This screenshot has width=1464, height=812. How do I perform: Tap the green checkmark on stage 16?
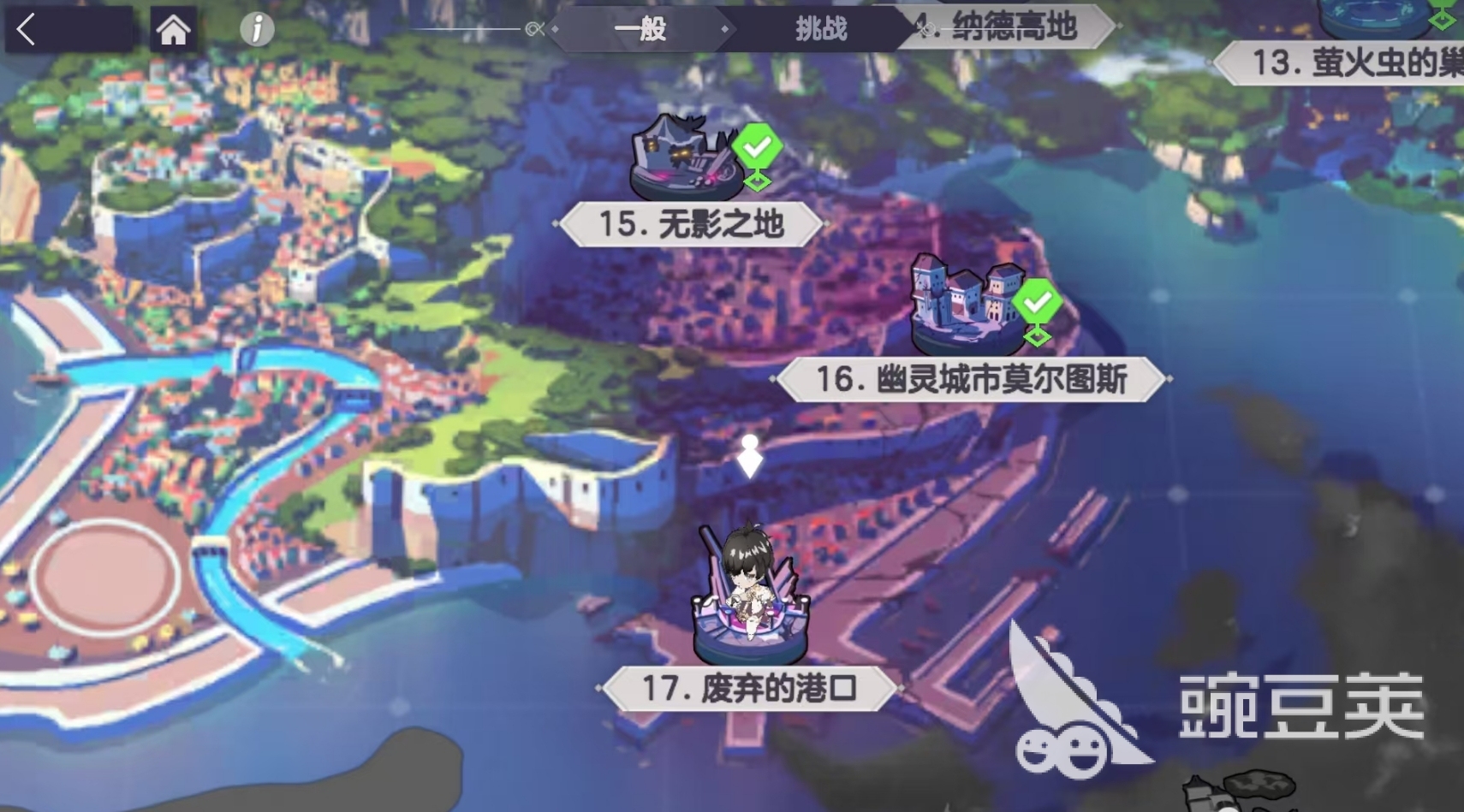click(1038, 302)
